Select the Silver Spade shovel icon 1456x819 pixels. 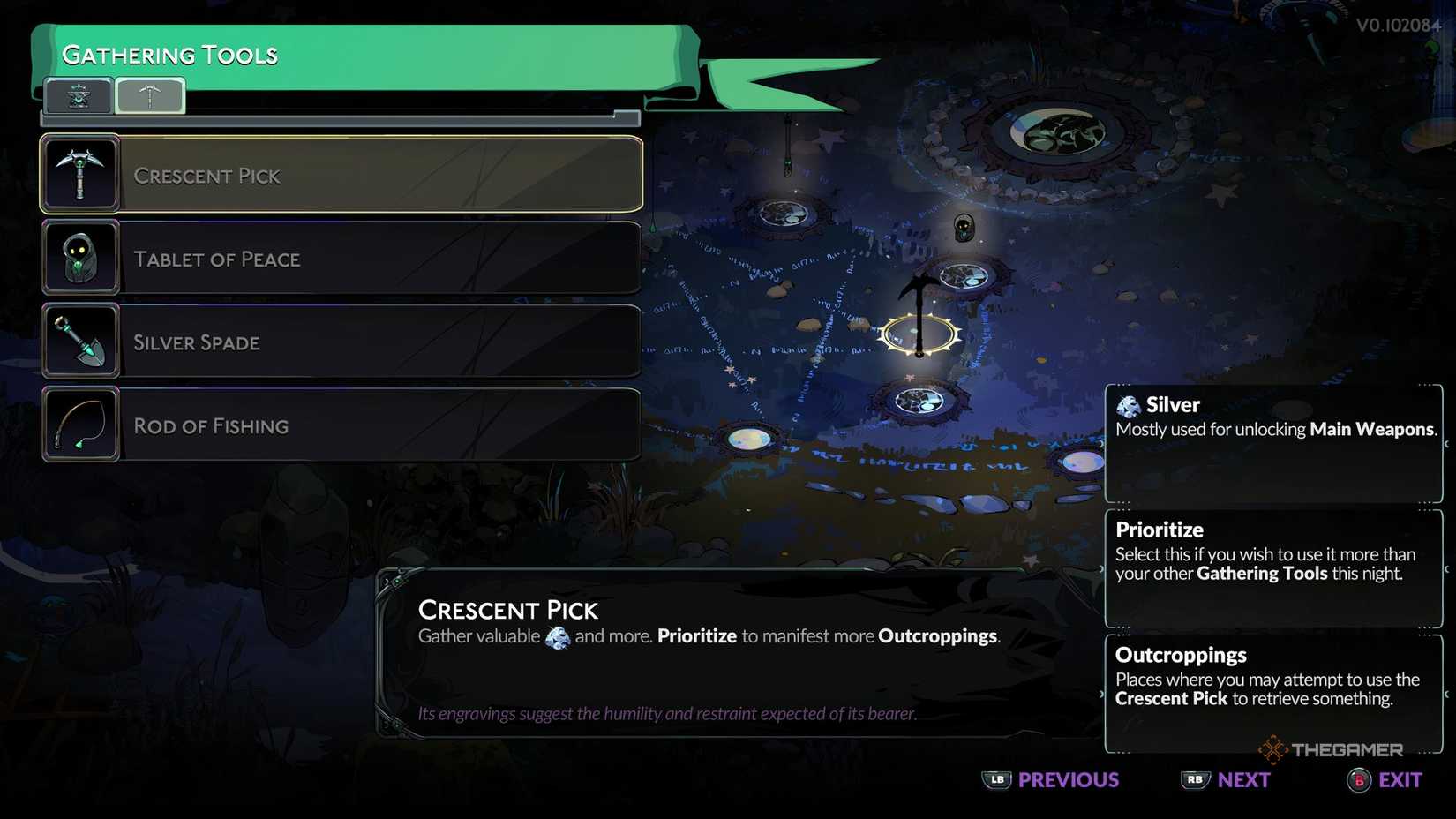point(79,340)
